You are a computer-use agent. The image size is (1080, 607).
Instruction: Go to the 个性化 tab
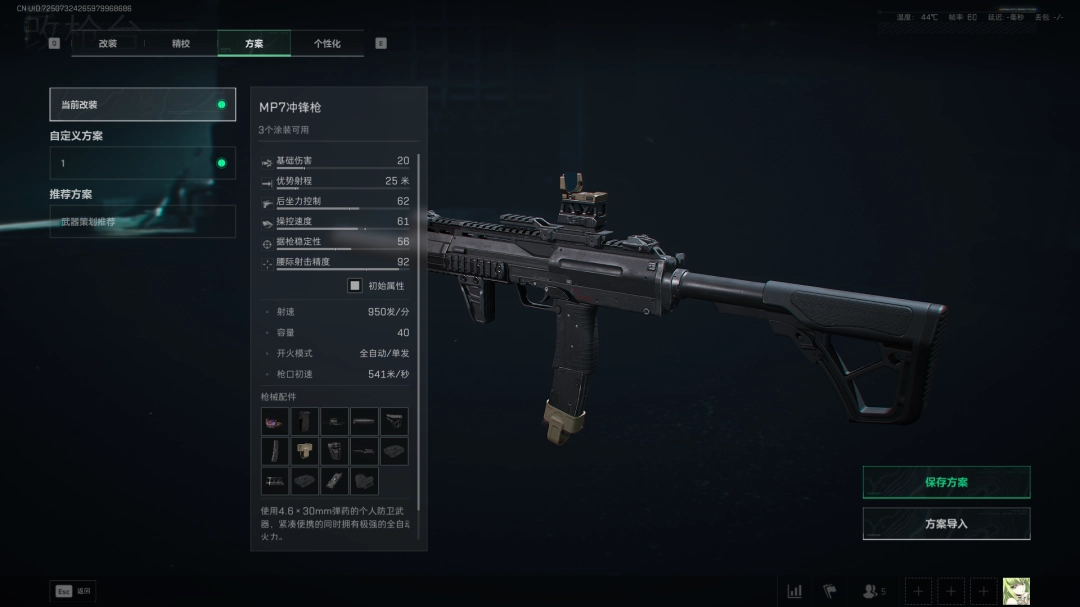pyautogui.click(x=327, y=44)
